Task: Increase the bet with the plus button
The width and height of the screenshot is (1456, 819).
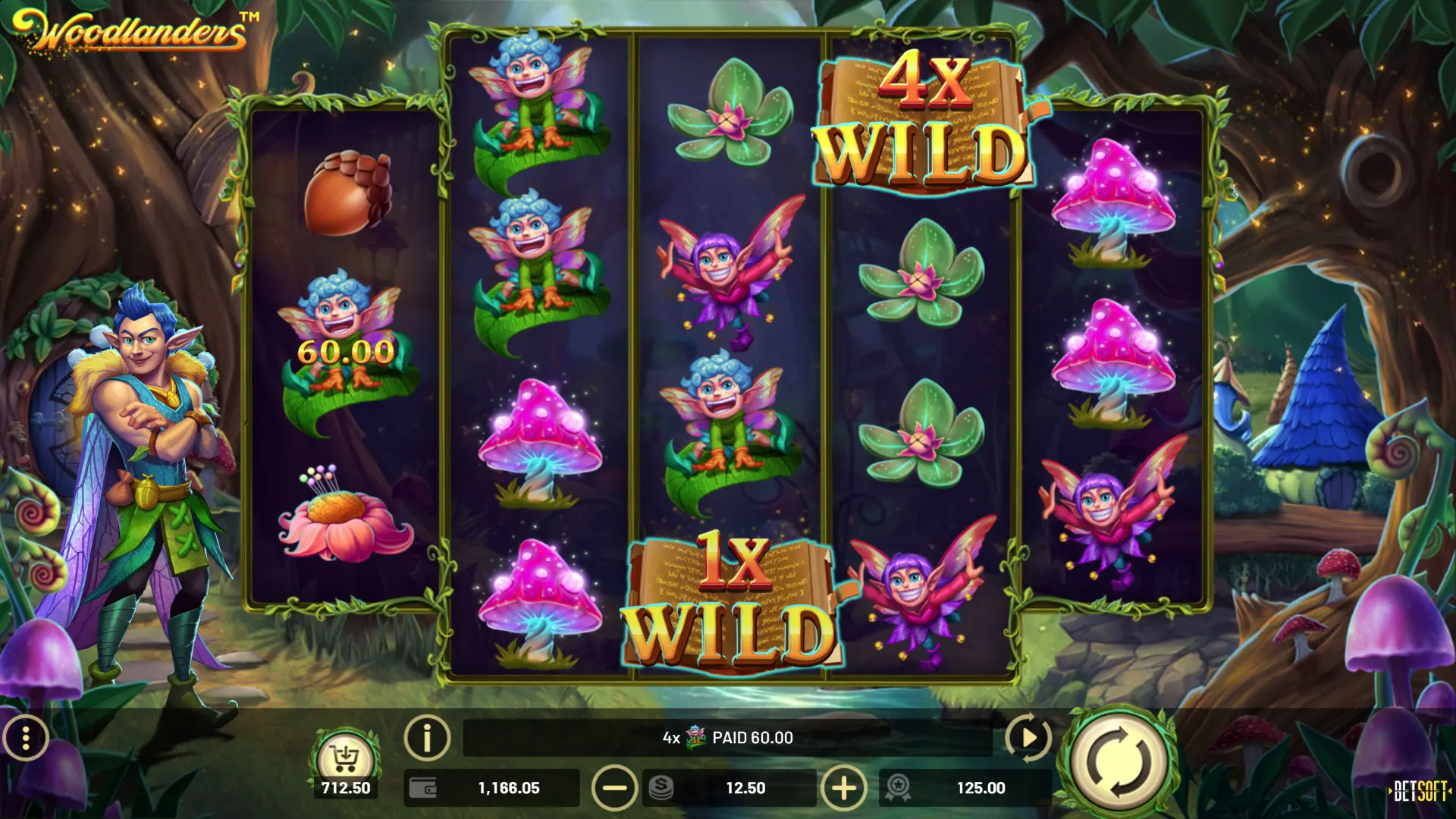Action: point(844,788)
